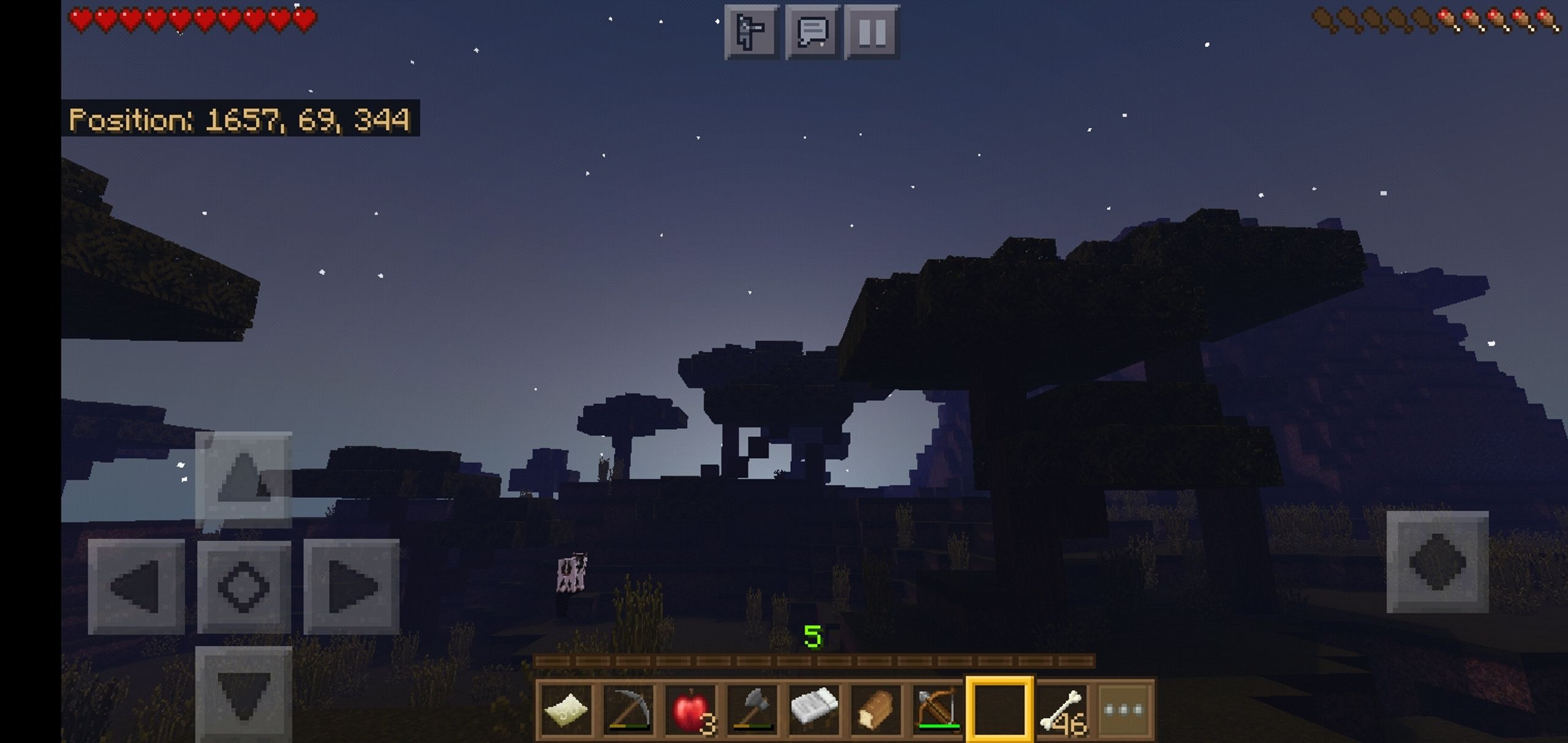1568x743 pixels.
Task: Select the red apple slot
Action: pyautogui.click(x=690, y=710)
